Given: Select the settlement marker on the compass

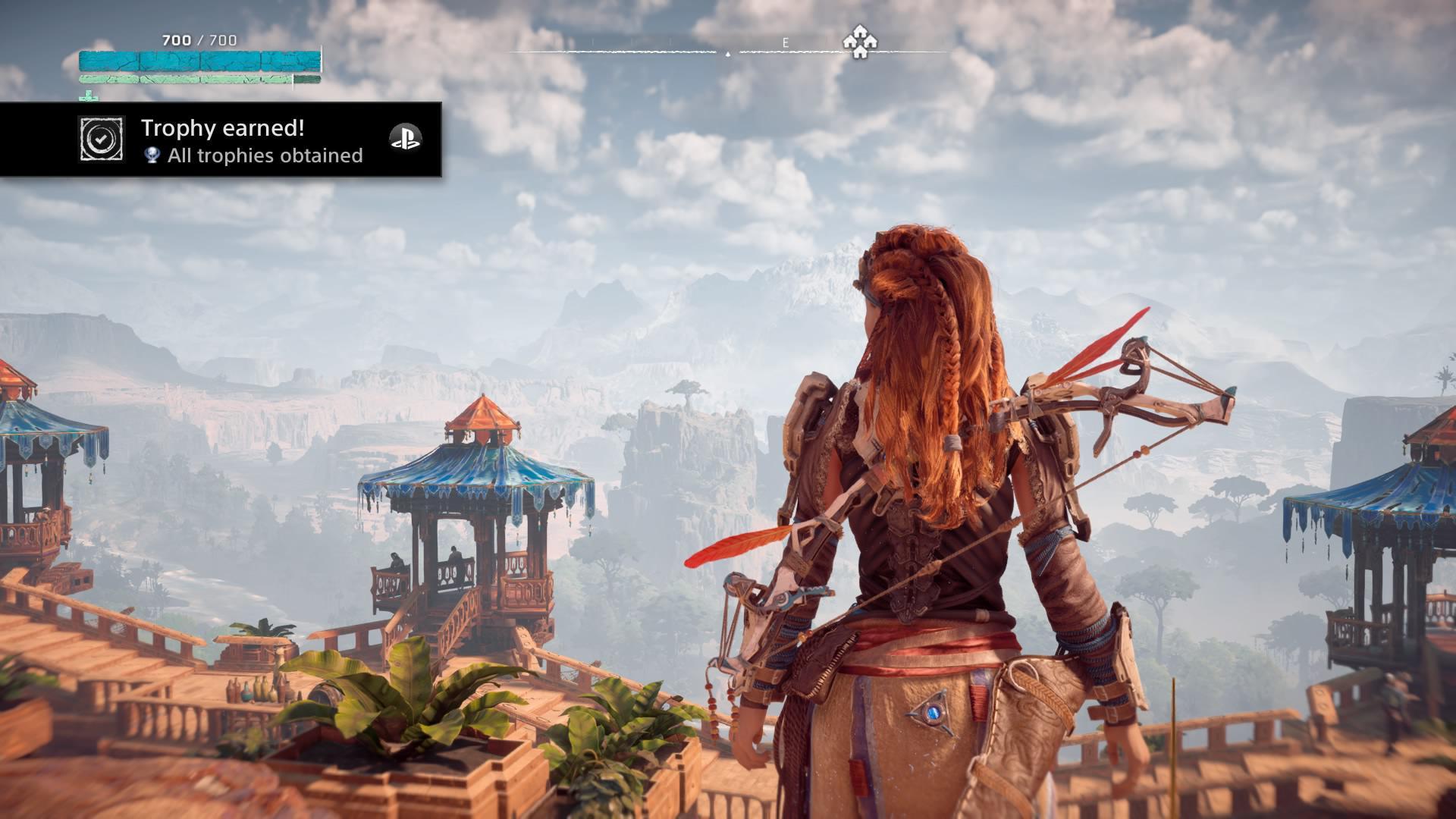Looking at the screenshot, I should (860, 42).
